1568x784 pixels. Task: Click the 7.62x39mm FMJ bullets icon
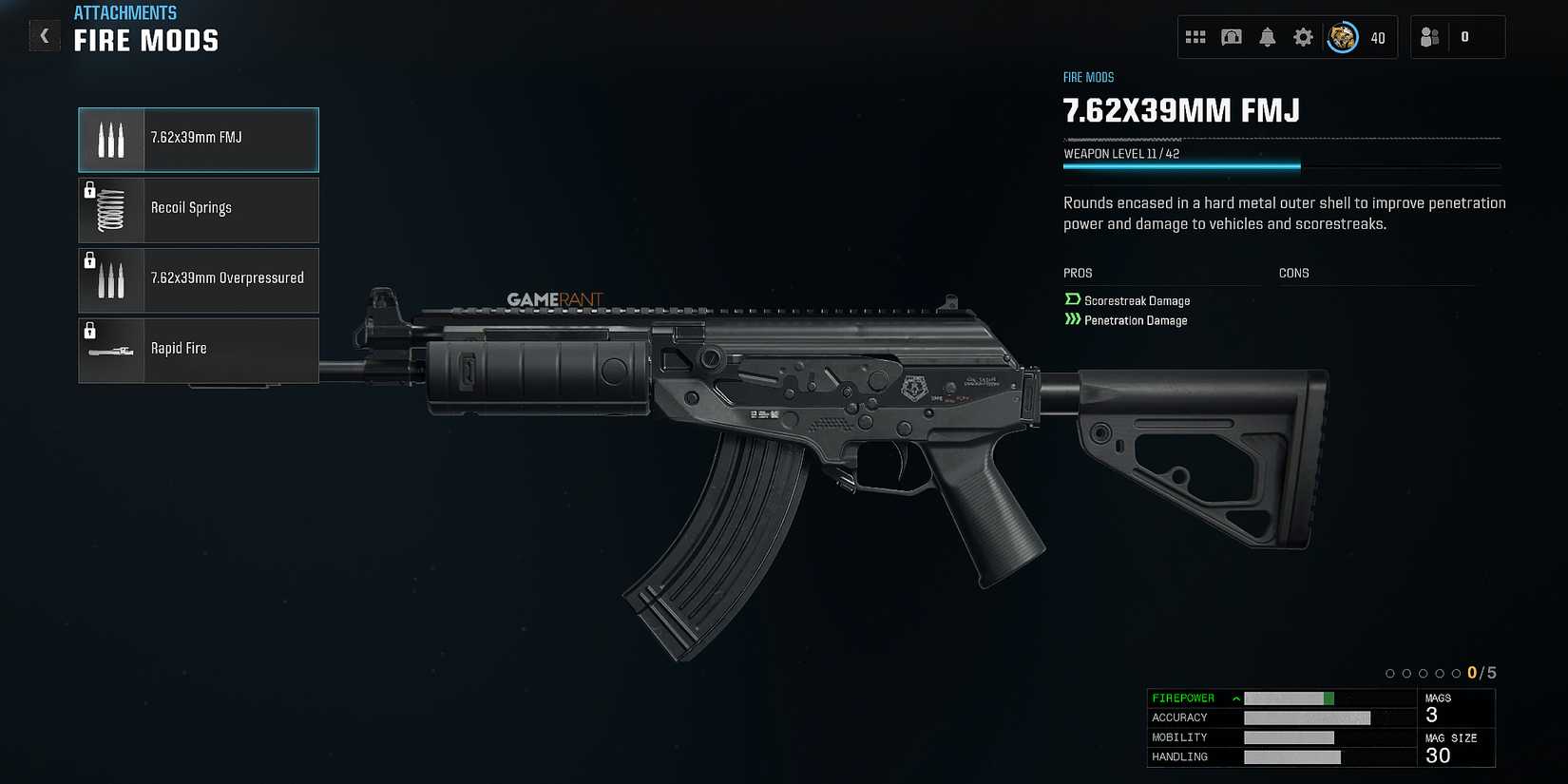coord(110,140)
